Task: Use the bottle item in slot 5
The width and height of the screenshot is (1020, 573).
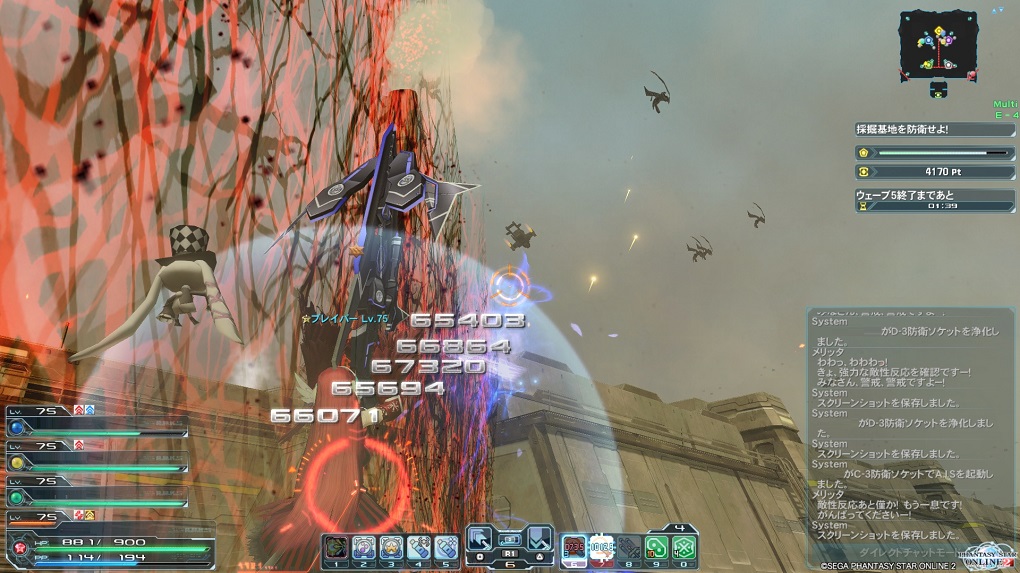Action: 446,547
